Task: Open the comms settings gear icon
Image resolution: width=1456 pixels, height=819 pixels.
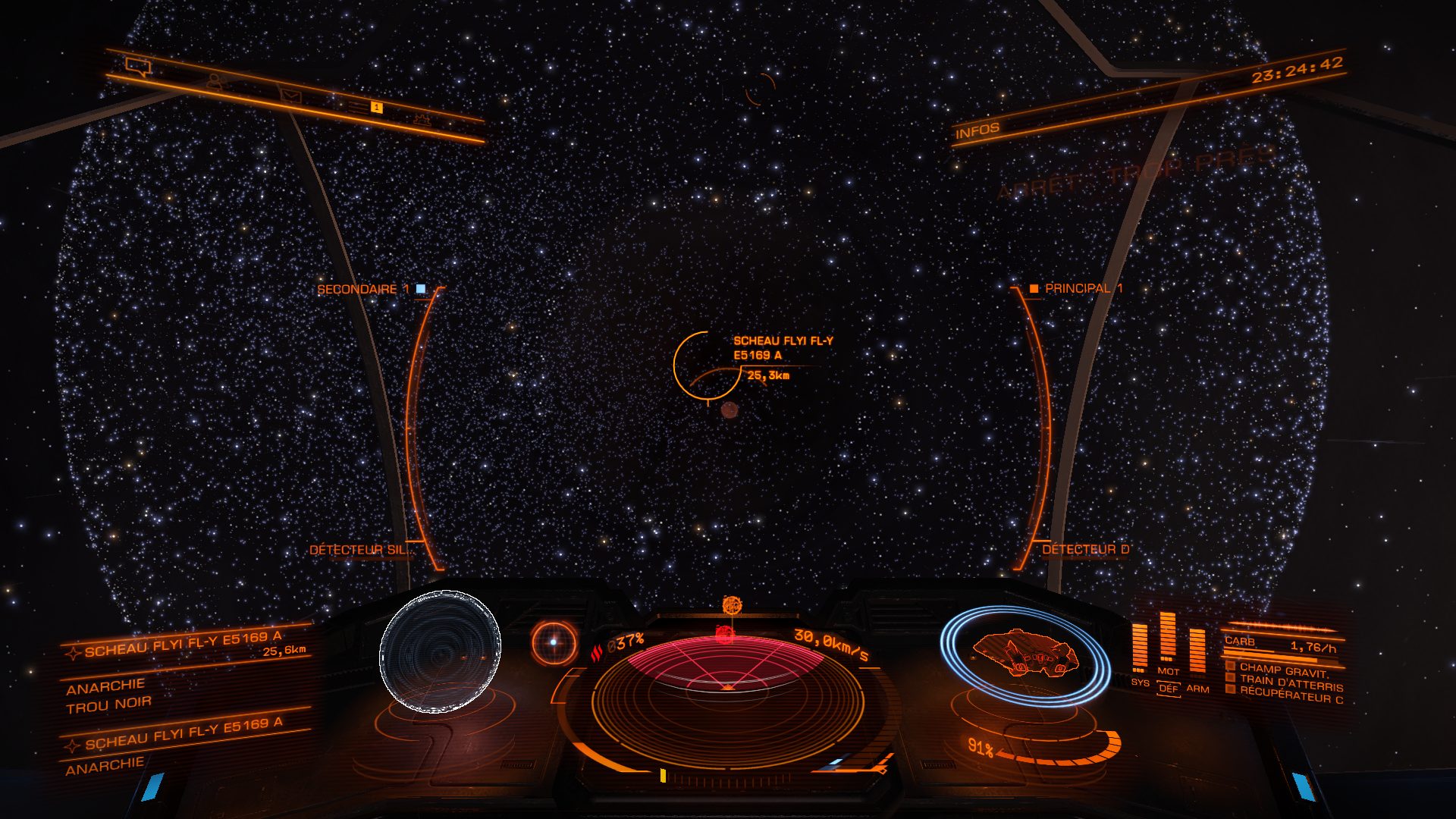Action: pos(422,119)
